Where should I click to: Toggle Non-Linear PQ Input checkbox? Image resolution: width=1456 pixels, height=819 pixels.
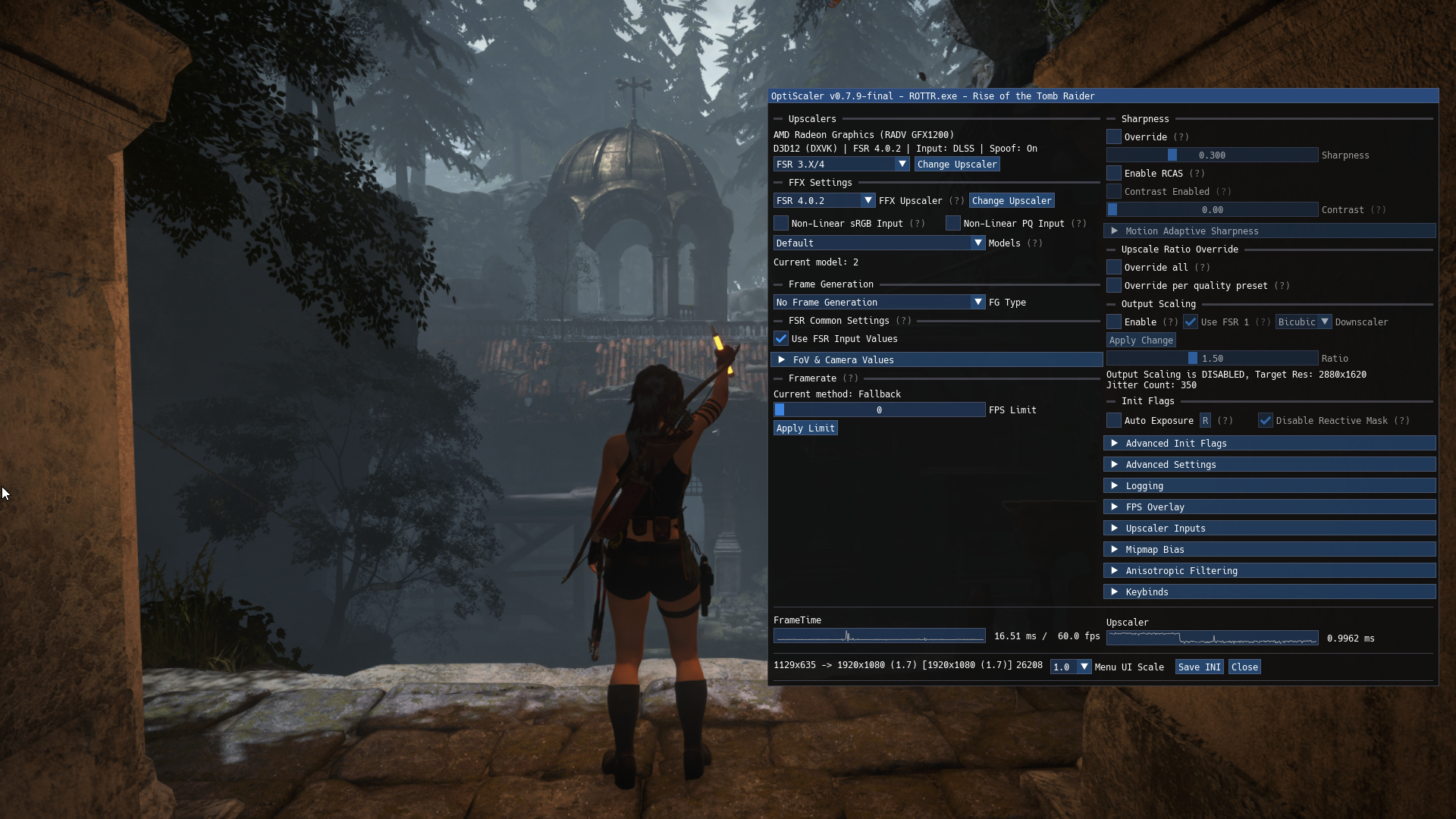953,224
